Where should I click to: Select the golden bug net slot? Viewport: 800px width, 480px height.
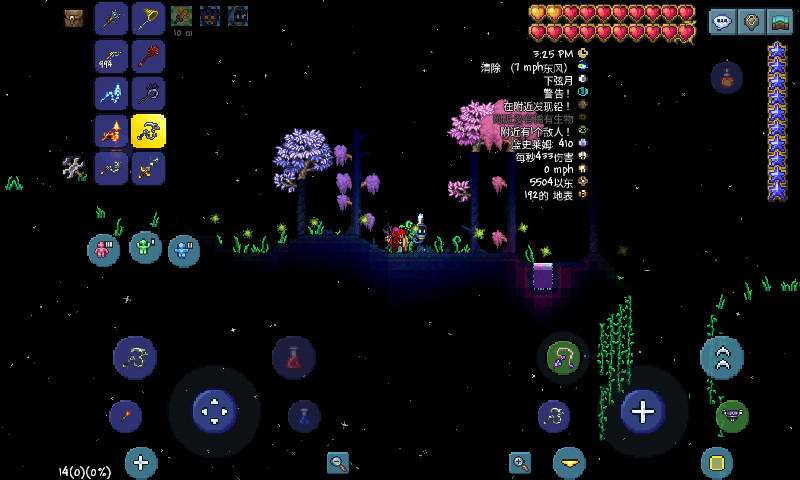pos(148,17)
